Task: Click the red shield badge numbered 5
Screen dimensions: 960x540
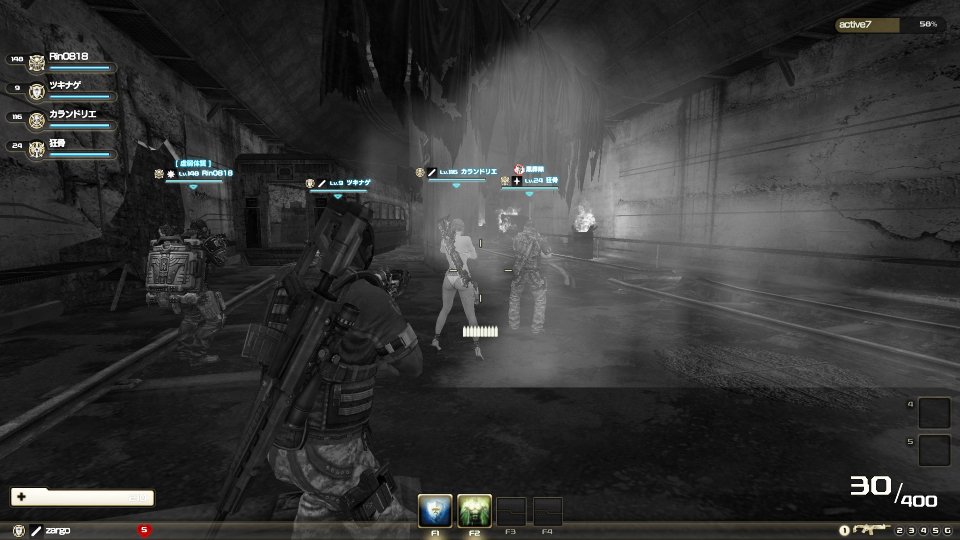Action: tap(144, 529)
